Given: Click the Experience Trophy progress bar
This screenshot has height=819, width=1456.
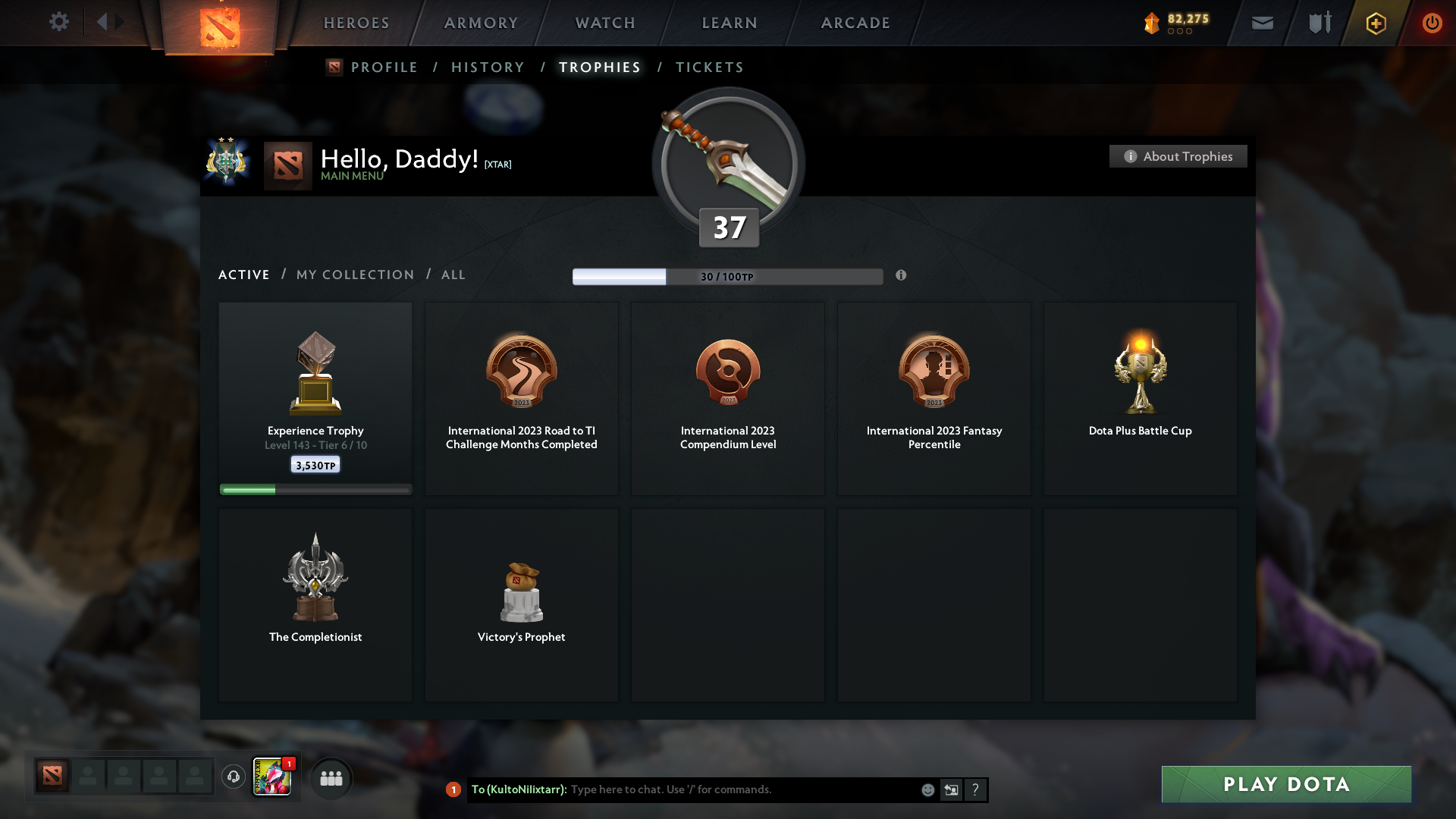Looking at the screenshot, I should pyautogui.click(x=315, y=489).
